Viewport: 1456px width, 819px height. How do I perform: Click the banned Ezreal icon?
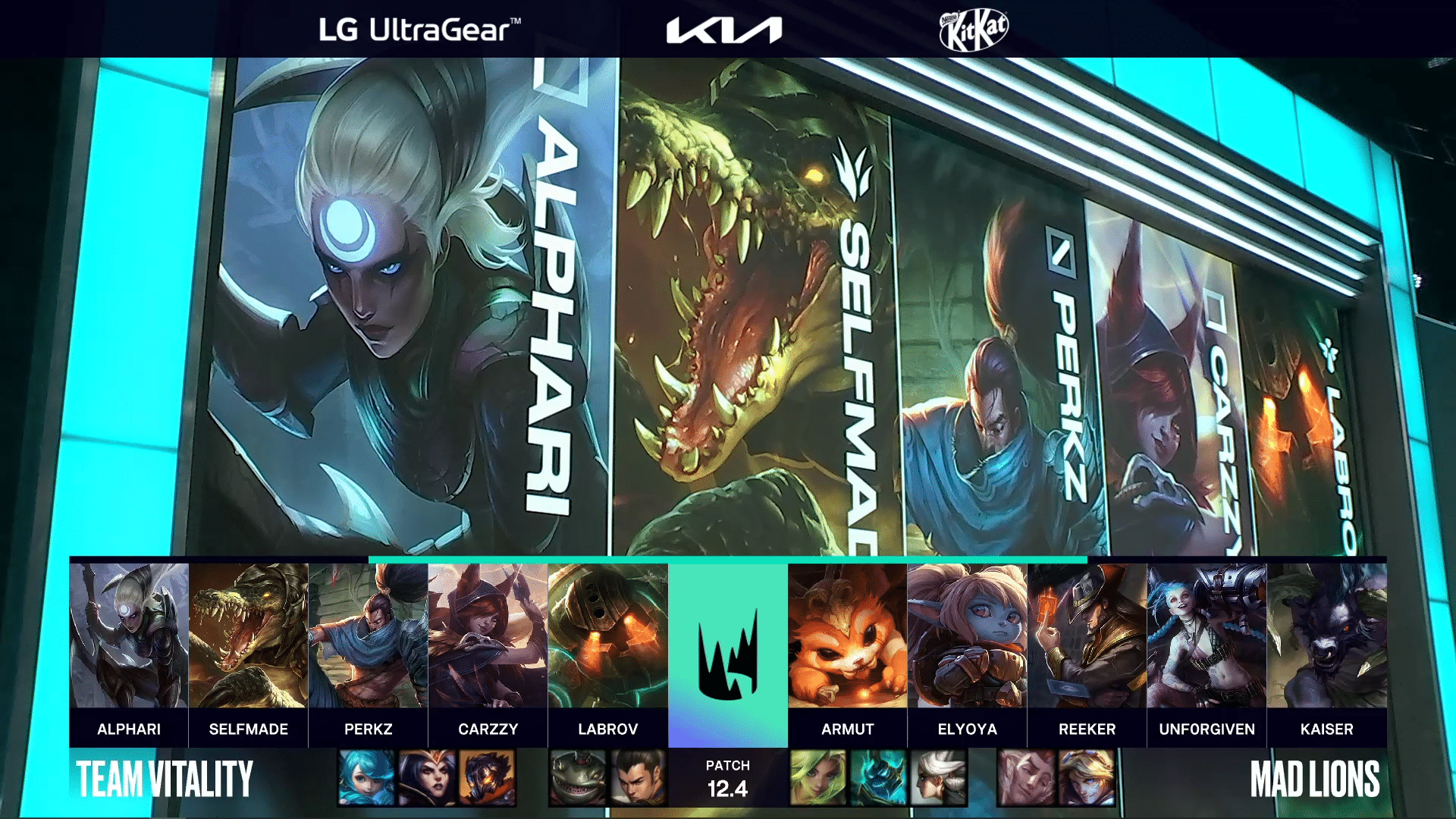pyautogui.click(x=1086, y=777)
